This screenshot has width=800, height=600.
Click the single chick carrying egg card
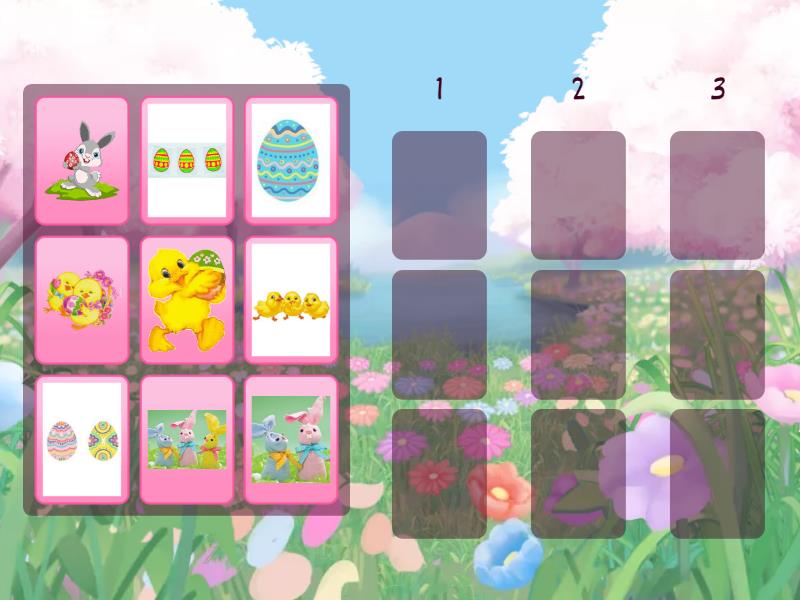pos(187,300)
